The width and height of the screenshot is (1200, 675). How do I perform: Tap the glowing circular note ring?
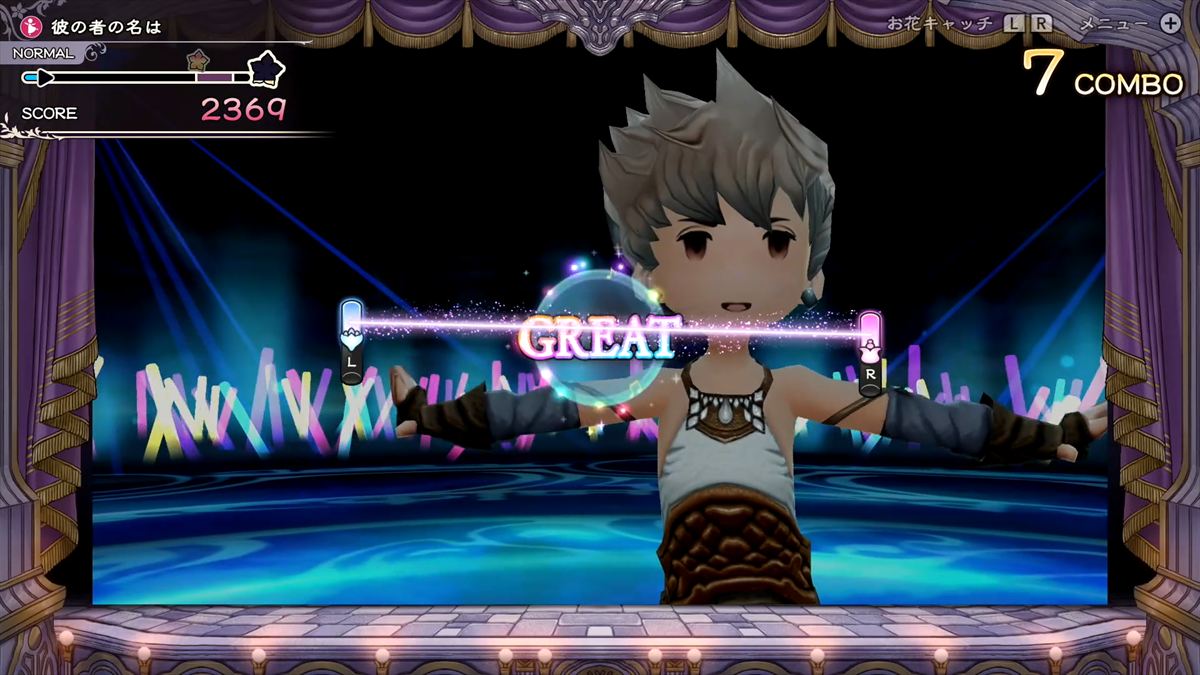[600, 338]
